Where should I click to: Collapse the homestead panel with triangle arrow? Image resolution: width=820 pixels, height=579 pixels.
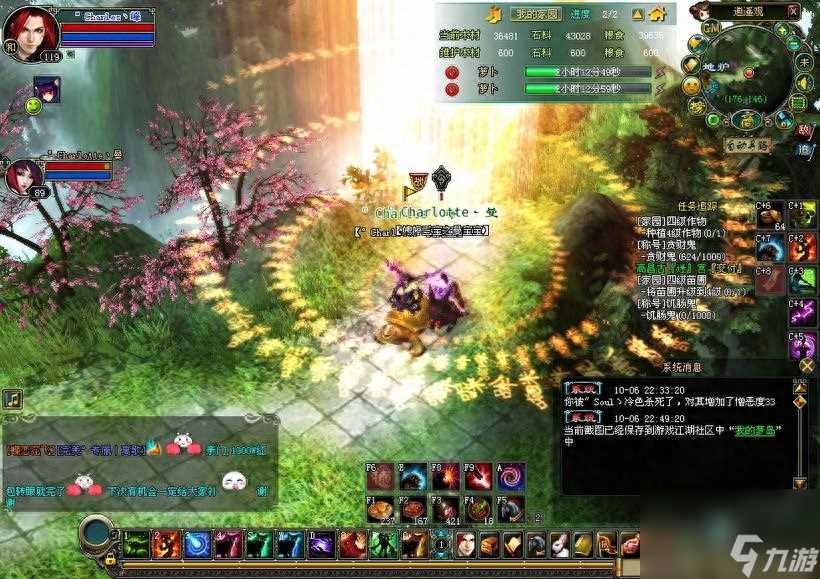[x=635, y=14]
